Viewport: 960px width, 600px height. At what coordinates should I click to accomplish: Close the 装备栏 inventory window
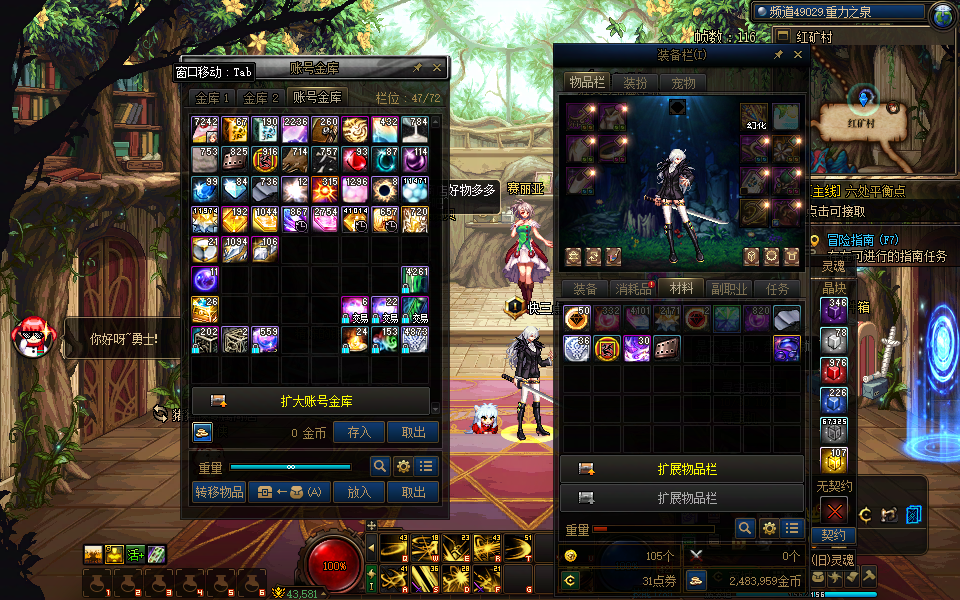click(798, 56)
